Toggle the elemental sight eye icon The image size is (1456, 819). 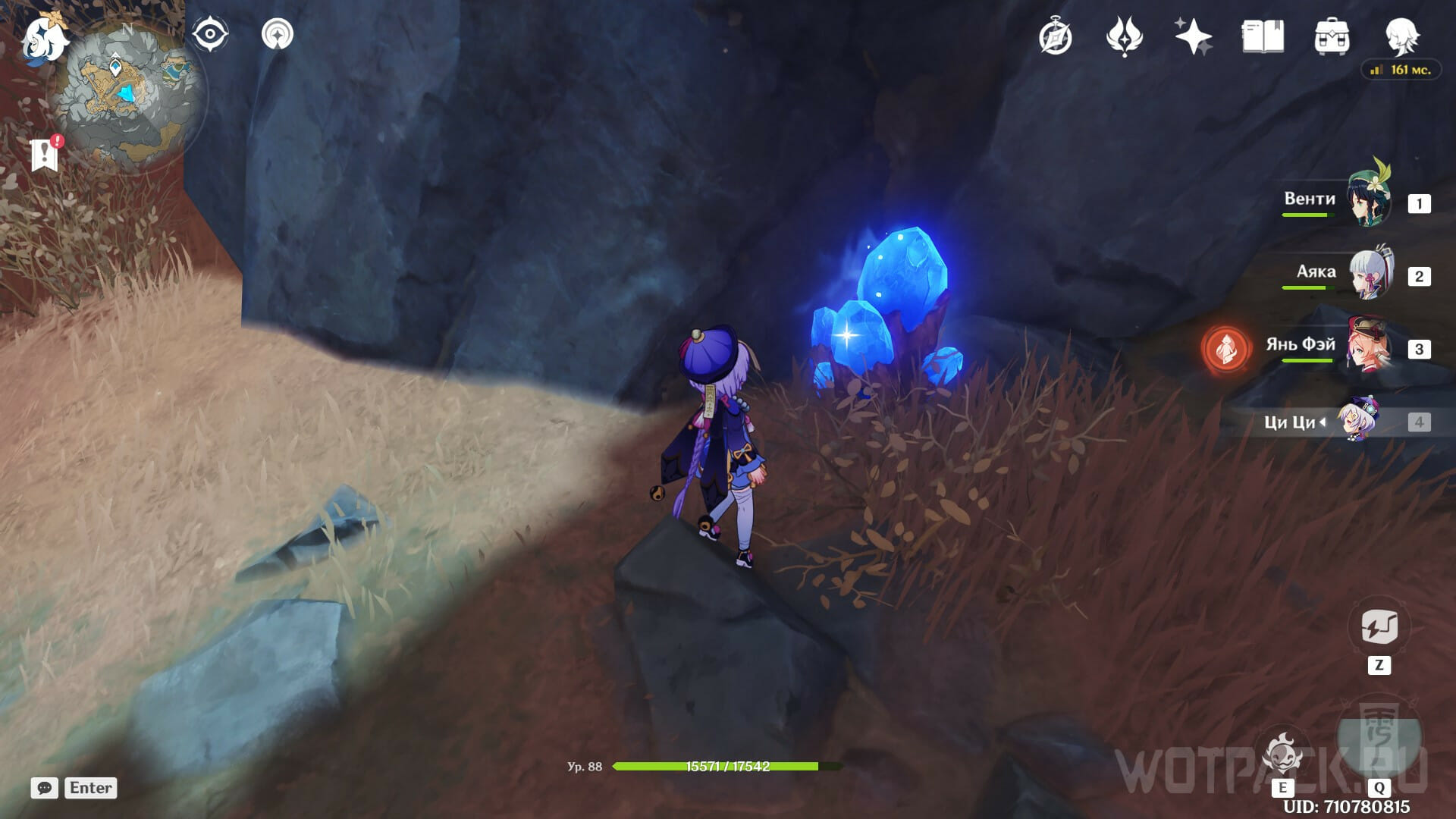[x=210, y=35]
